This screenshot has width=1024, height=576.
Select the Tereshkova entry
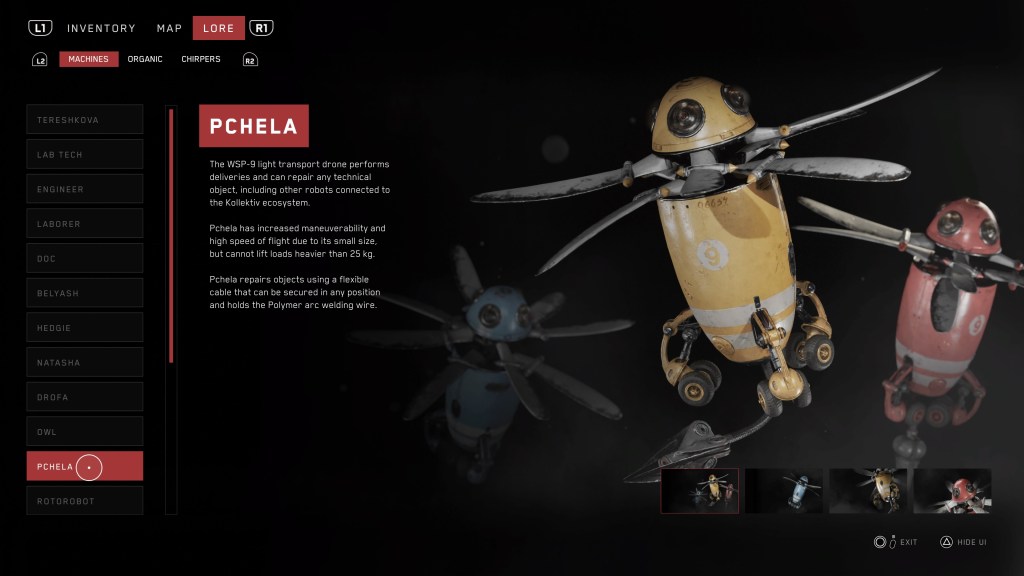85,120
